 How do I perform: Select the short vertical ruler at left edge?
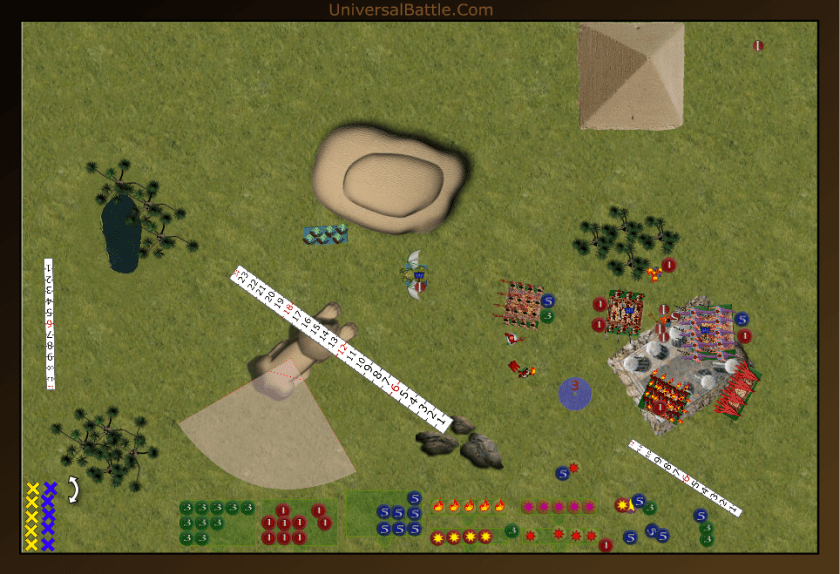pos(49,323)
